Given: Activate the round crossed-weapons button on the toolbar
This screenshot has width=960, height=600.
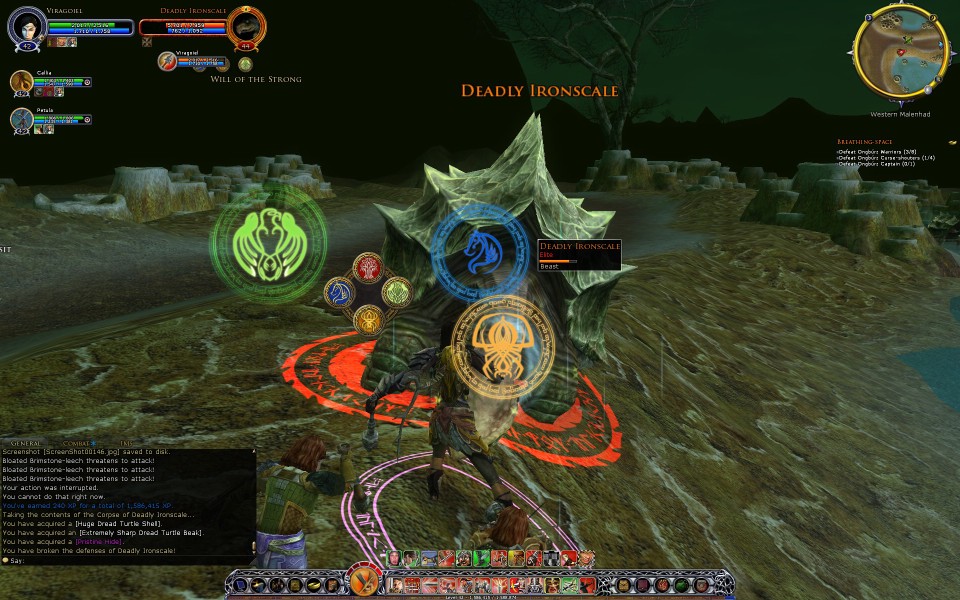Looking at the screenshot, I should (360, 580).
